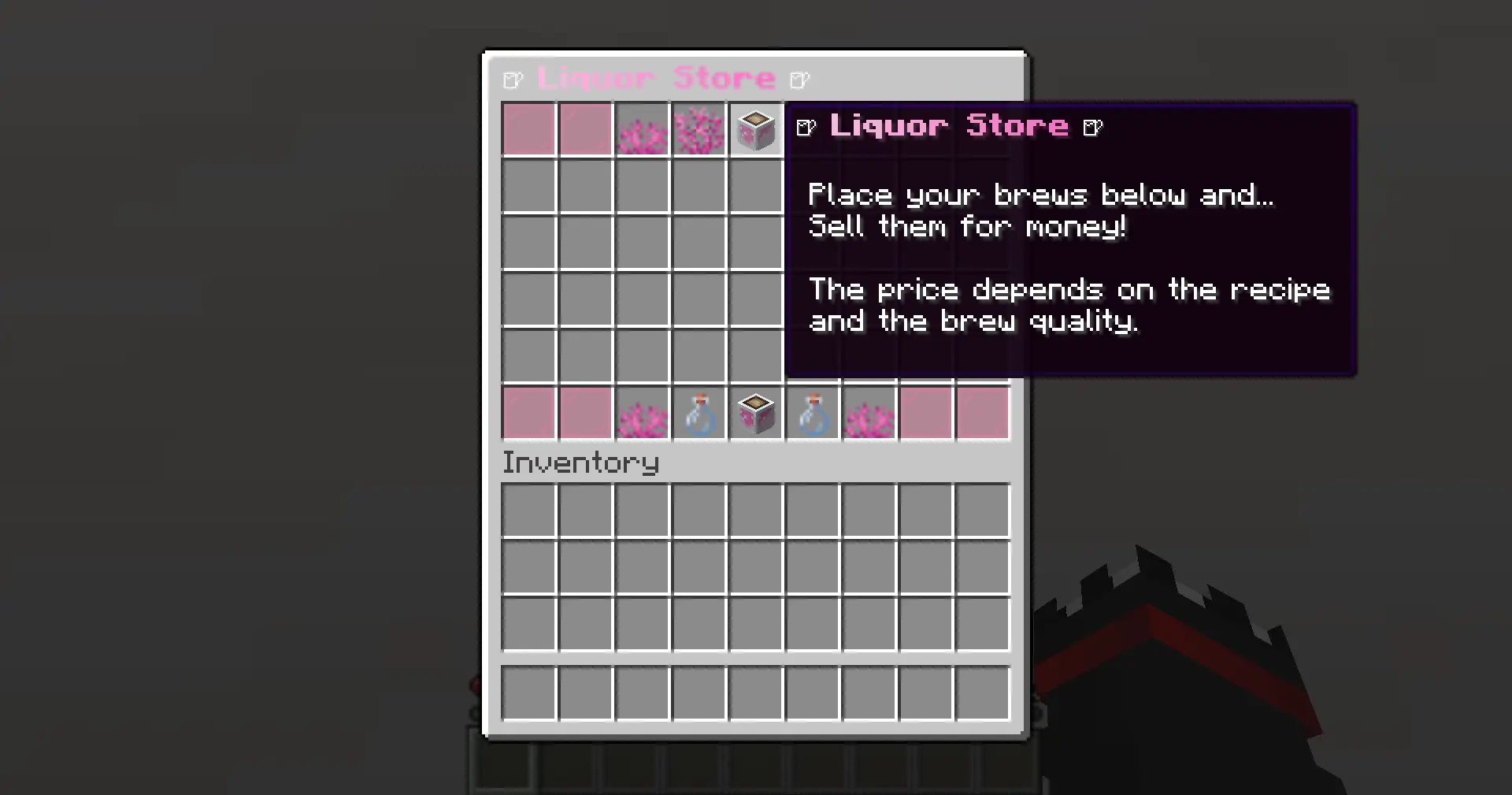Click the highlighted Liquor Store info head
1512x795 pixels.
pyautogui.click(x=756, y=130)
